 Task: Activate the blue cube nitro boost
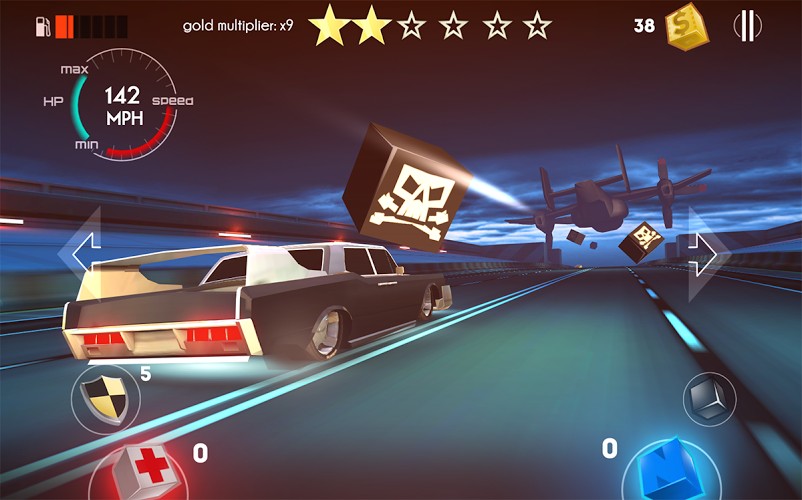tap(671, 471)
